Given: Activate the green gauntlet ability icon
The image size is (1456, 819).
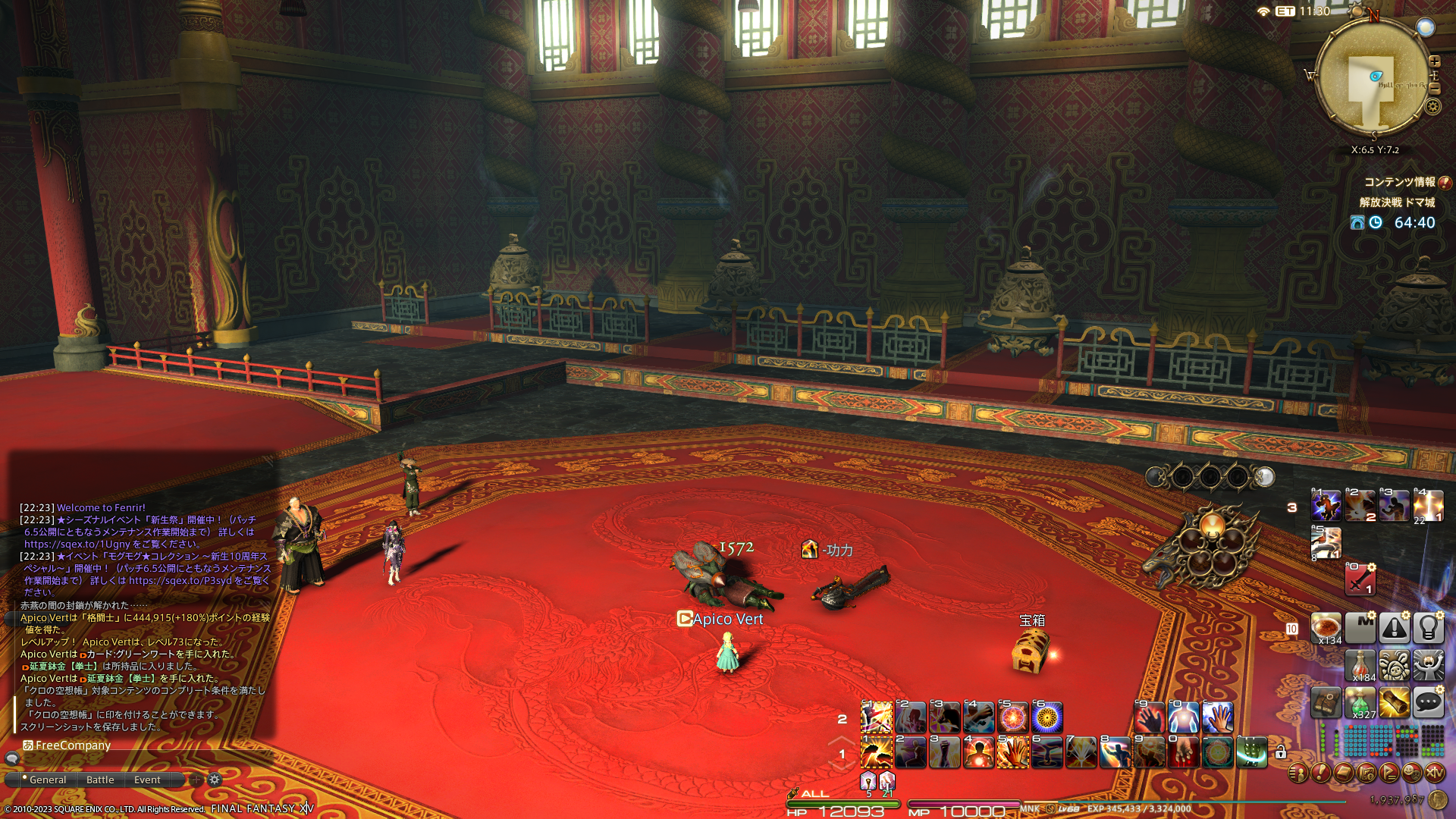Looking at the screenshot, I should click(1251, 753).
